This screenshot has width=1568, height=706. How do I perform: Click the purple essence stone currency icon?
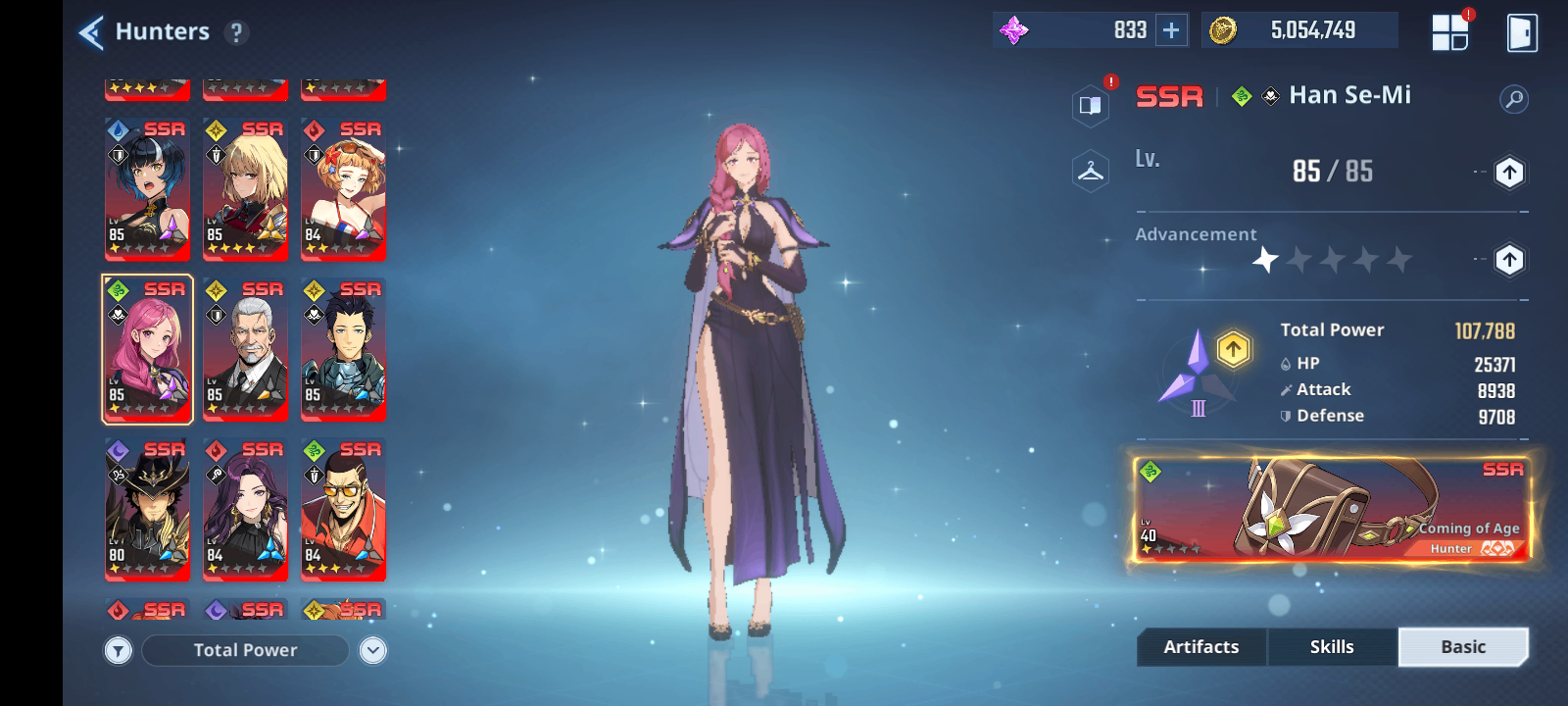[x=1012, y=29]
